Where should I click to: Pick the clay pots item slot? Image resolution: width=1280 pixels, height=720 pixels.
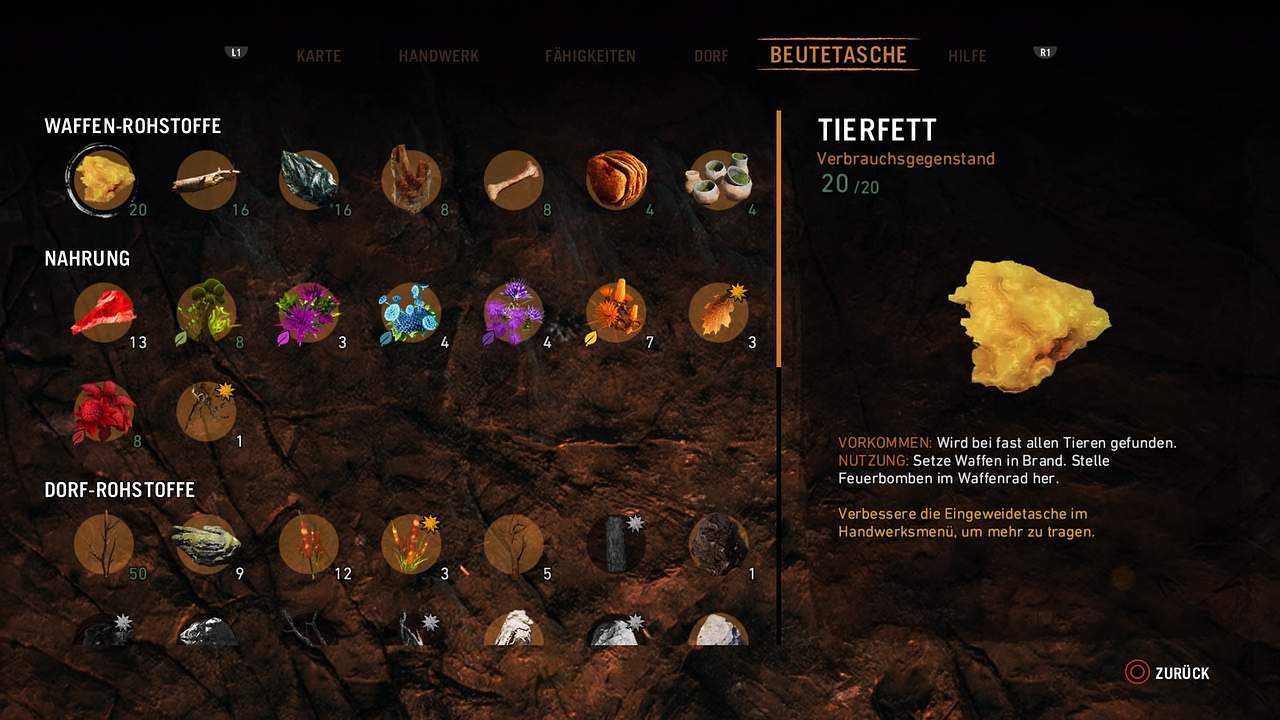(x=718, y=180)
